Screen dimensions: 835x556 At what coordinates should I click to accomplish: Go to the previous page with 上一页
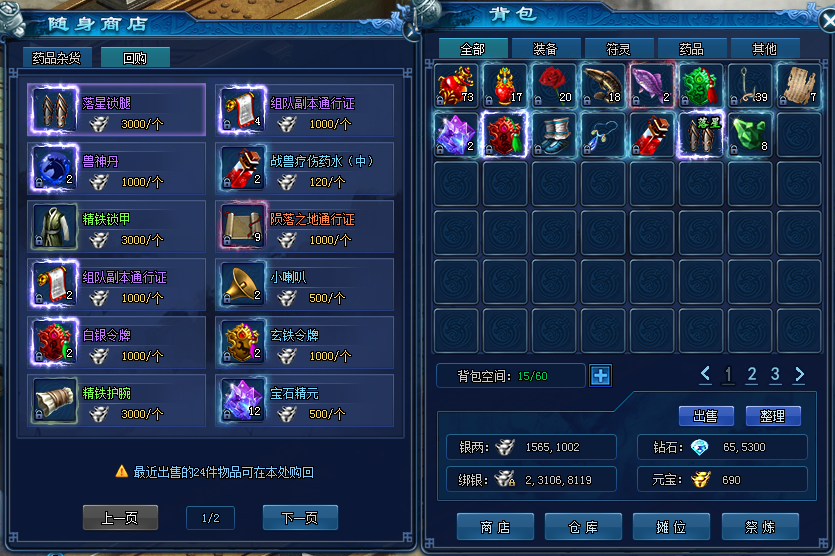(120, 518)
